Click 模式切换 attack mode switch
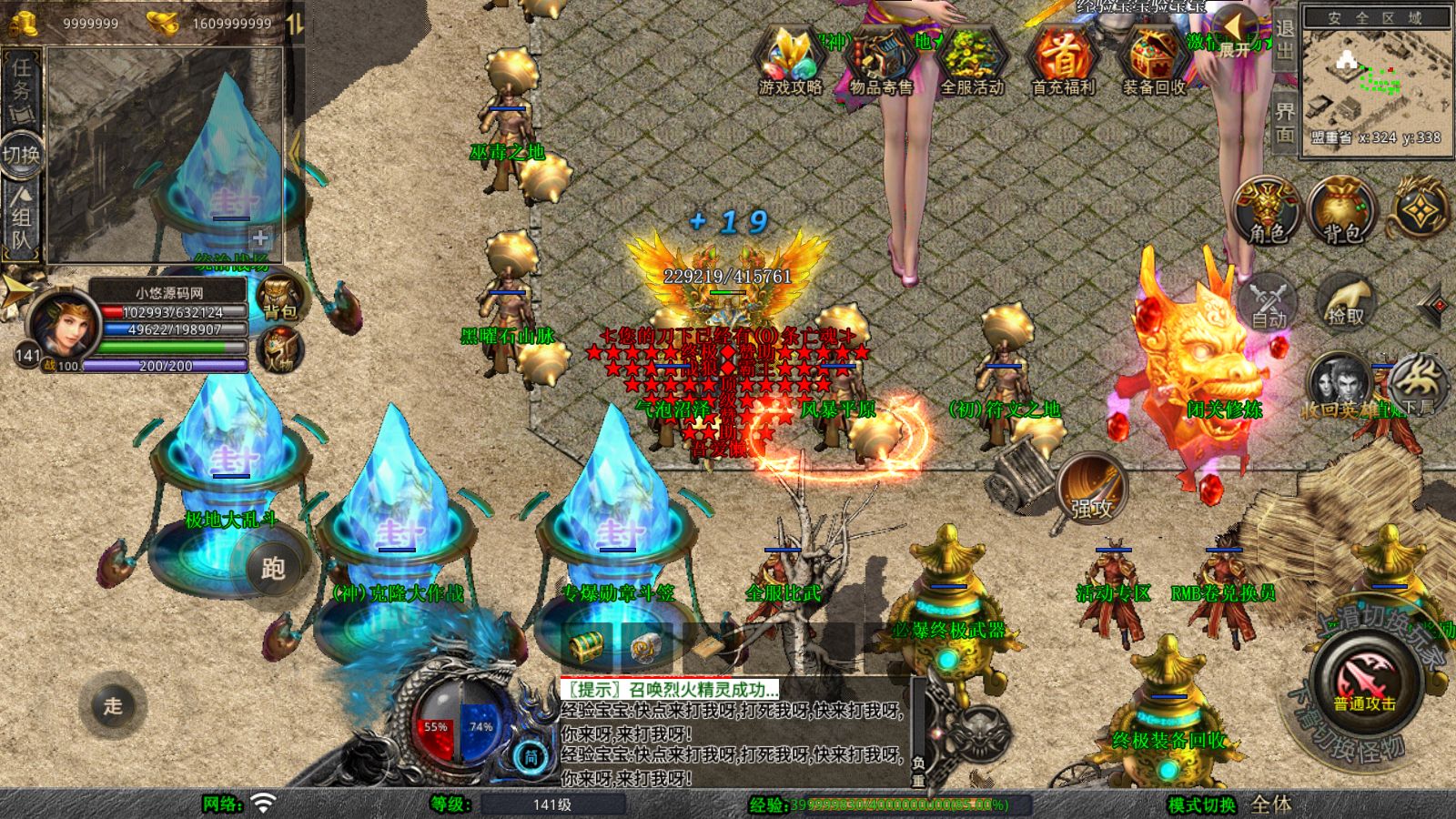Screen dimensions: 1456x819 tap(1202, 804)
